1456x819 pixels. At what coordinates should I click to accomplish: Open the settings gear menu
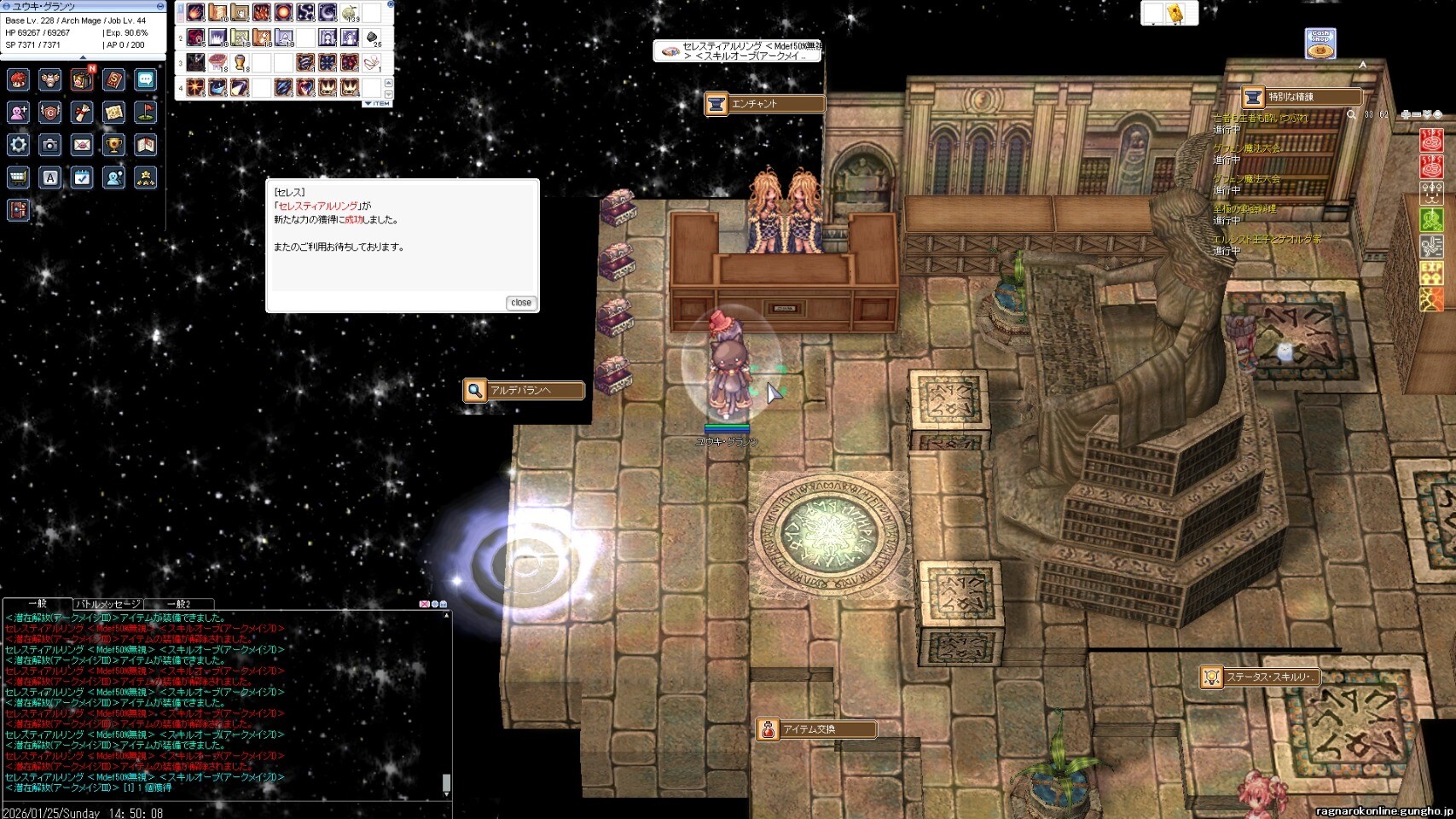click(x=18, y=144)
